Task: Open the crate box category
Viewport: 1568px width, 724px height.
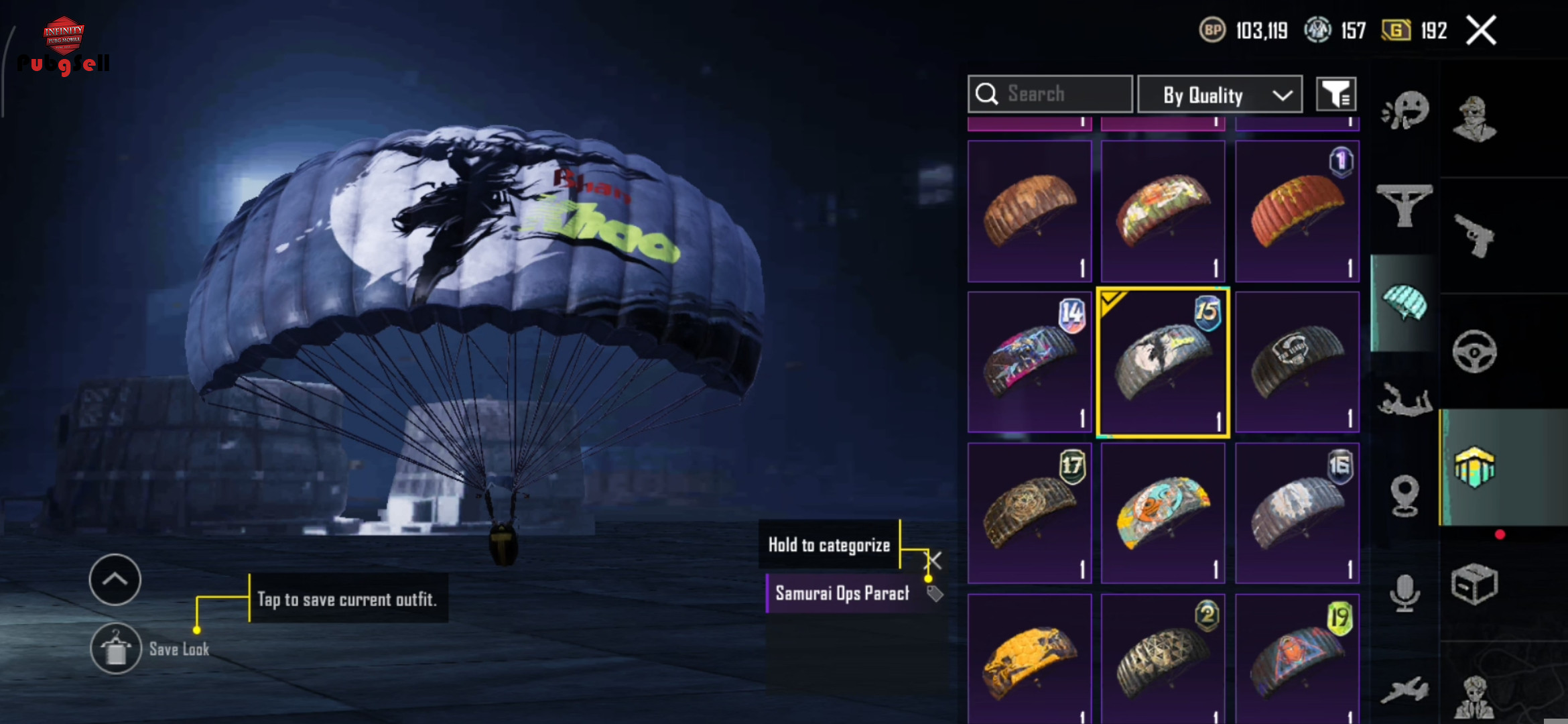Action: (1474, 585)
